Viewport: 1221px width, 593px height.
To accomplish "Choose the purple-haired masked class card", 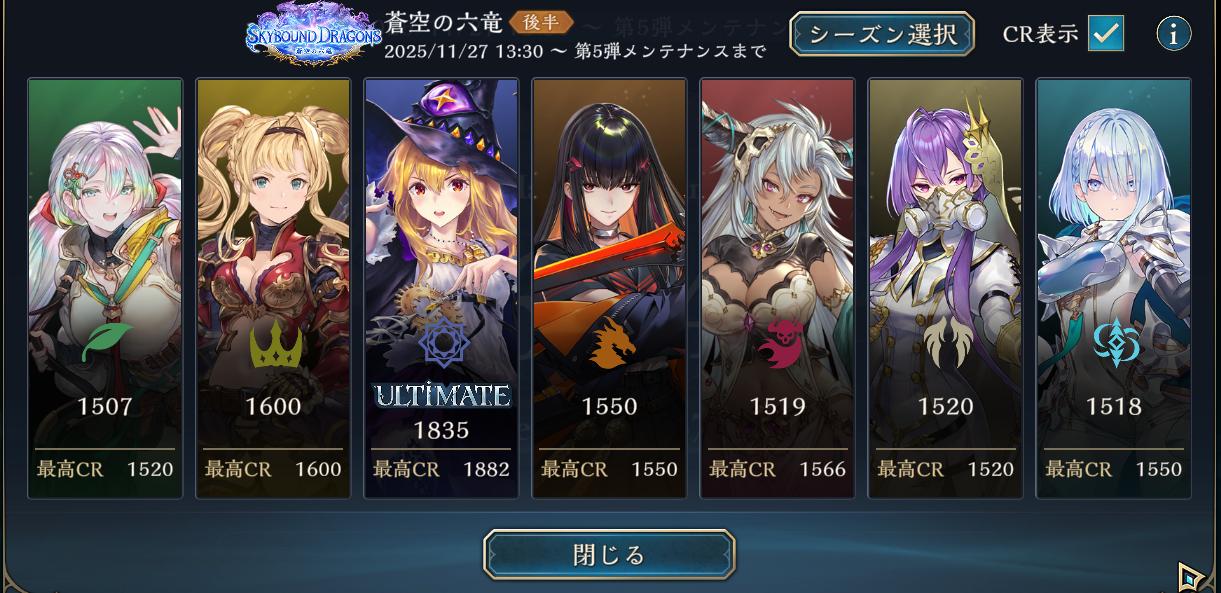I will 945,288.
